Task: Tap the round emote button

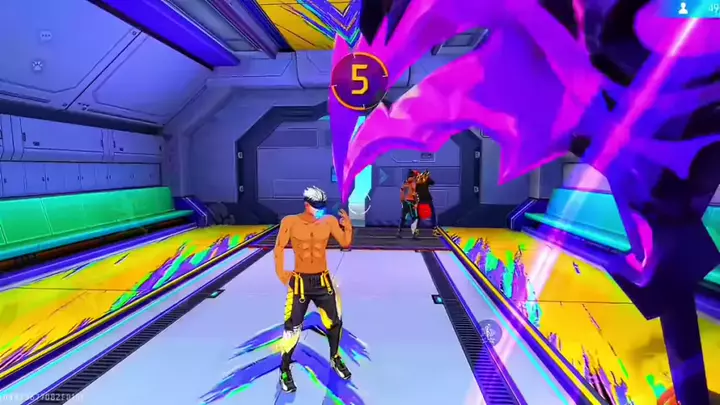Action: 487,331
